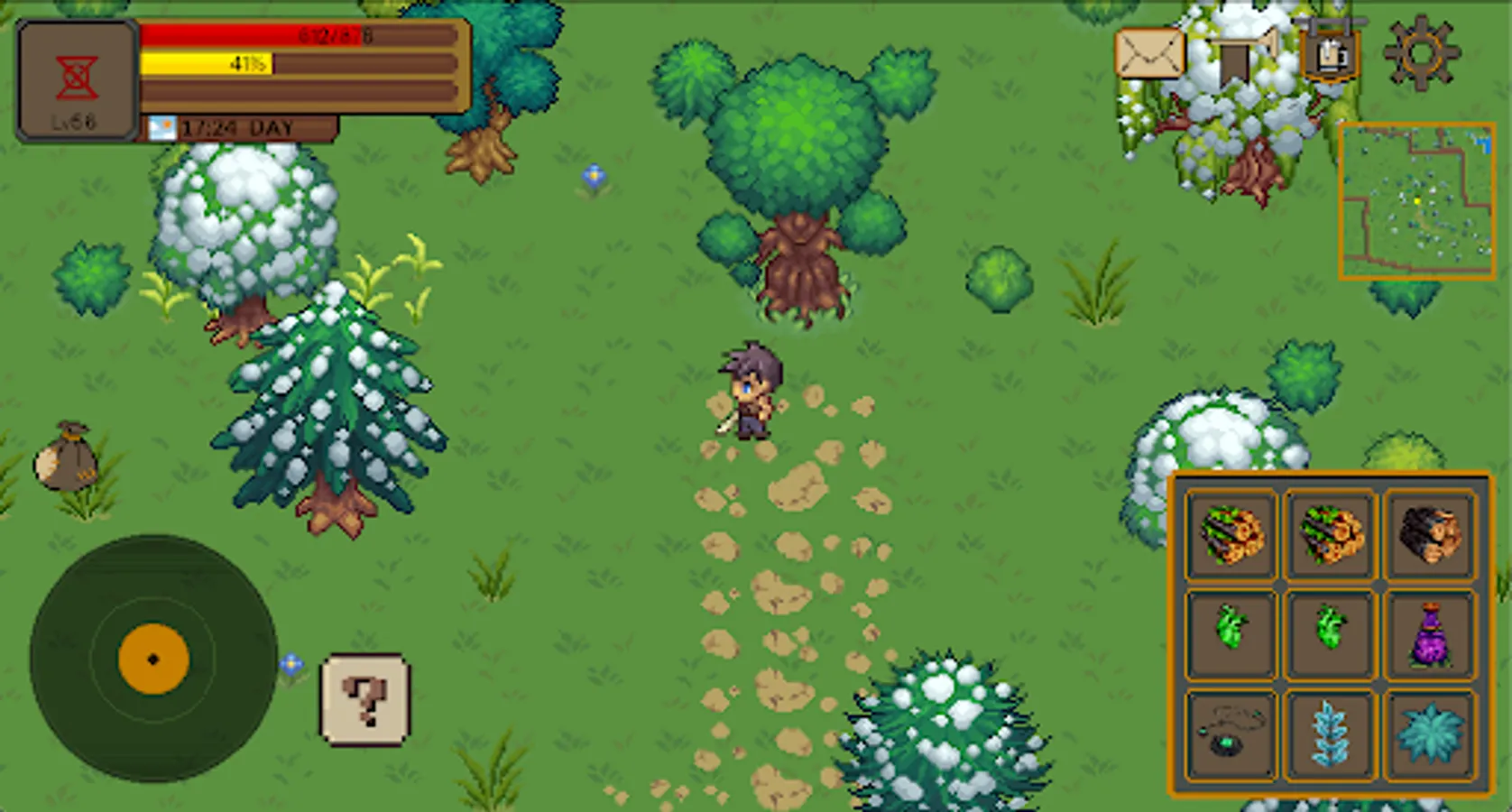Select the frost fern inventory item

(1331, 731)
